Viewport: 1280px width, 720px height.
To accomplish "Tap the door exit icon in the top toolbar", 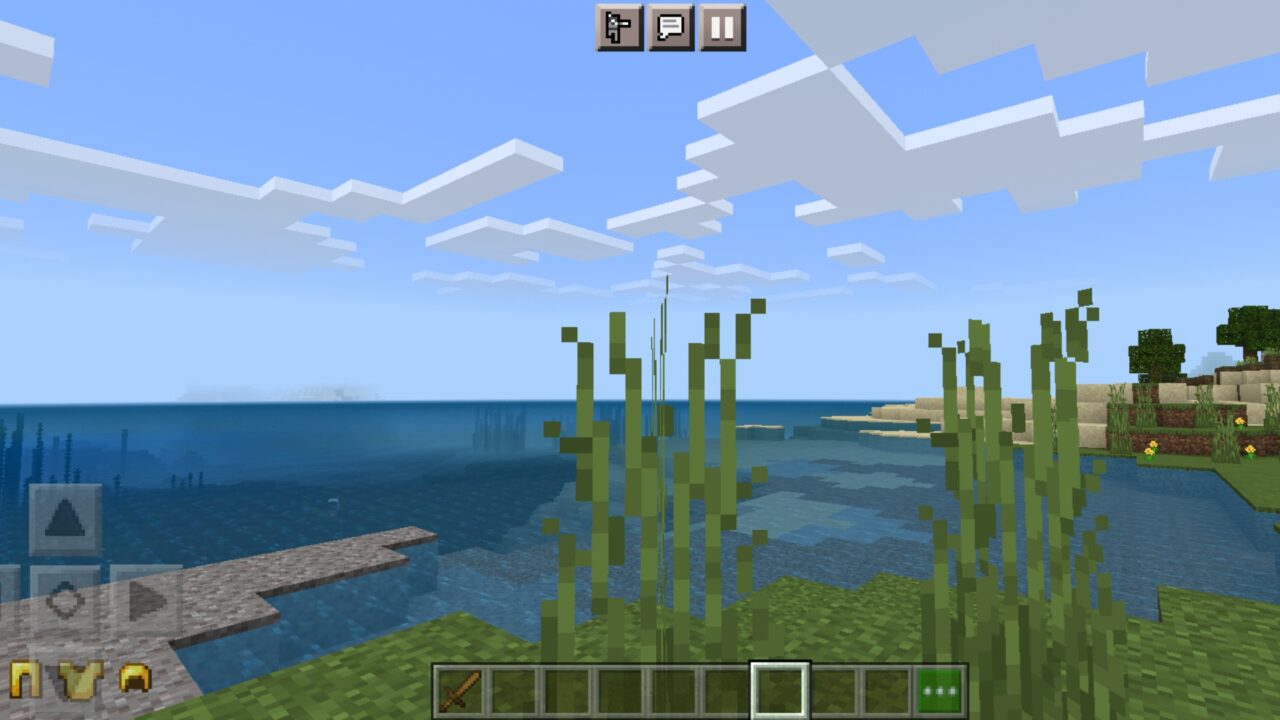I will [x=617, y=27].
